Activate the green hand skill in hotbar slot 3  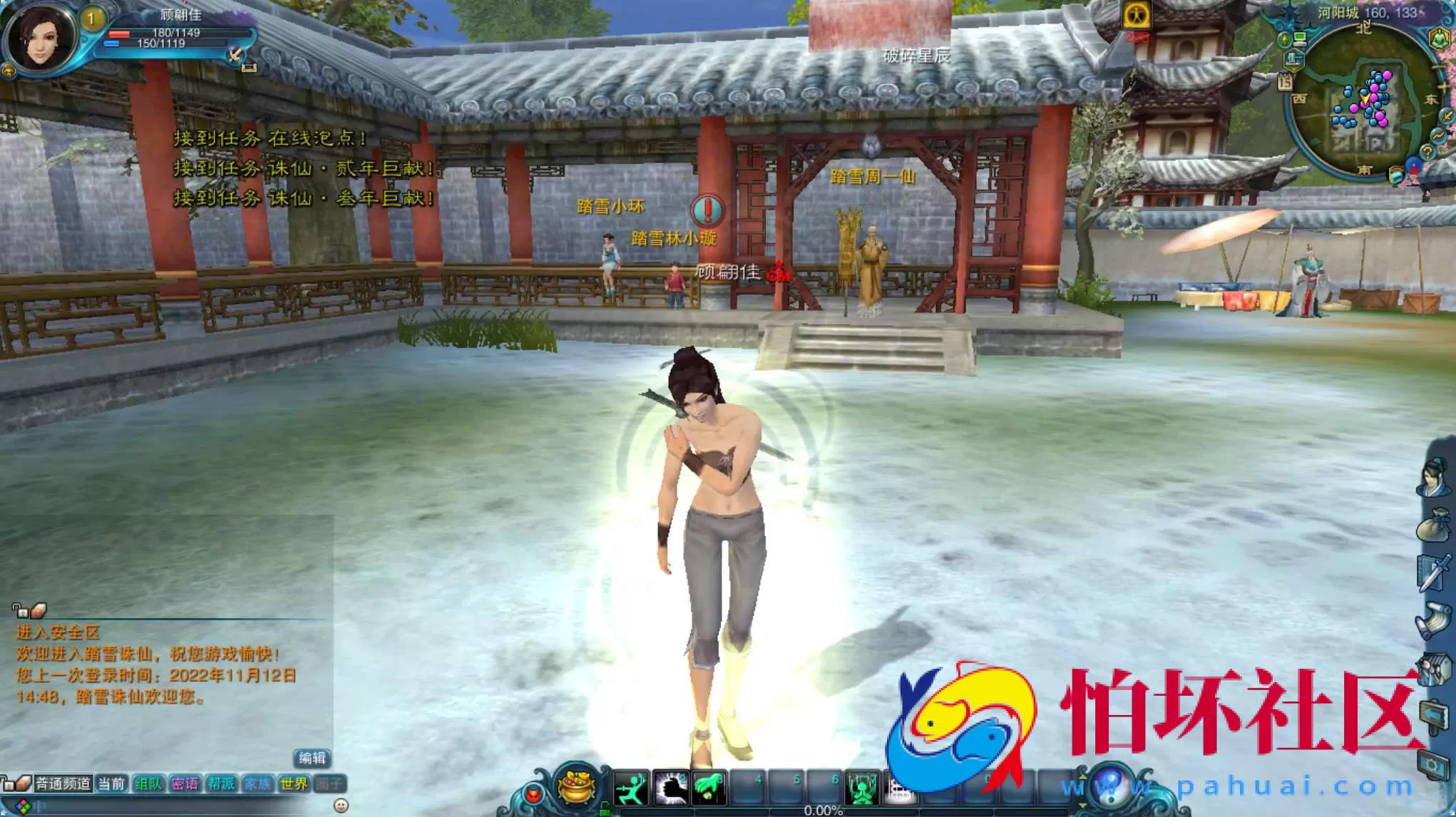[x=709, y=787]
